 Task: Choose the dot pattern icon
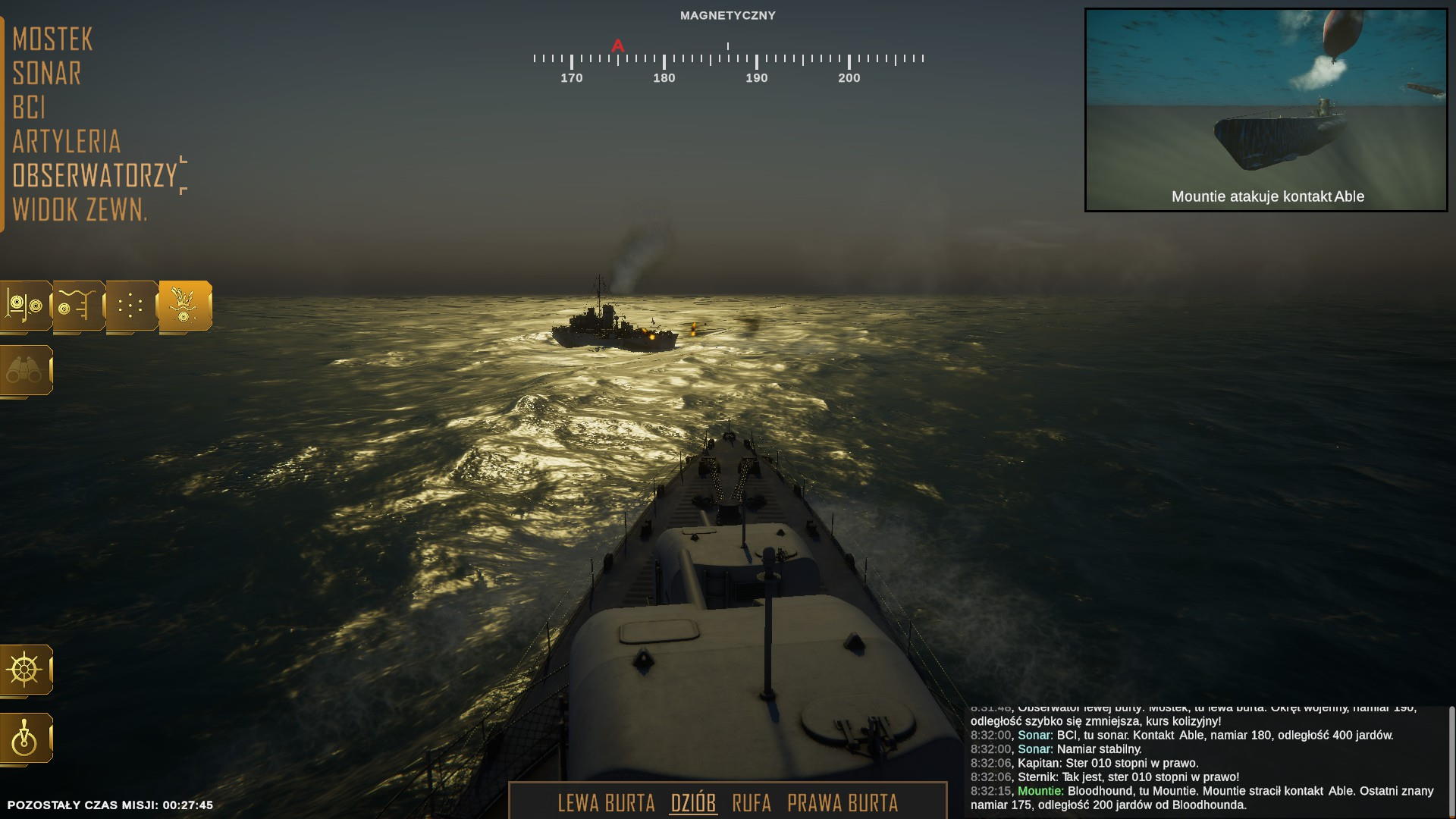pyautogui.click(x=131, y=306)
